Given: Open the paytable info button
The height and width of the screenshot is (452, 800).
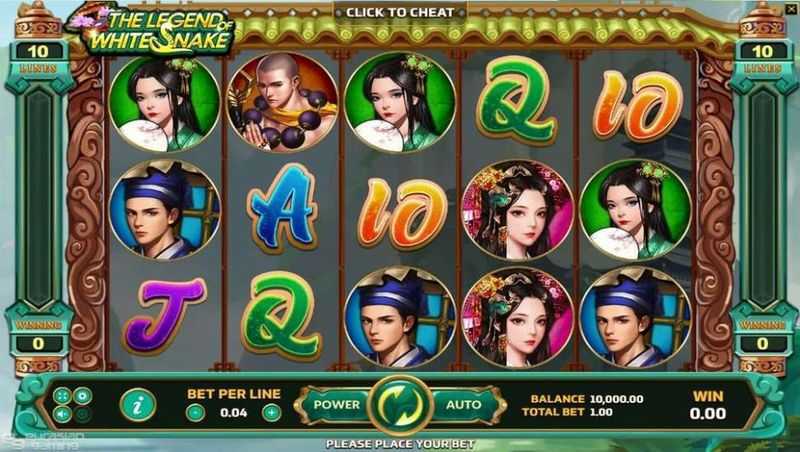Looking at the screenshot, I should pos(137,405).
